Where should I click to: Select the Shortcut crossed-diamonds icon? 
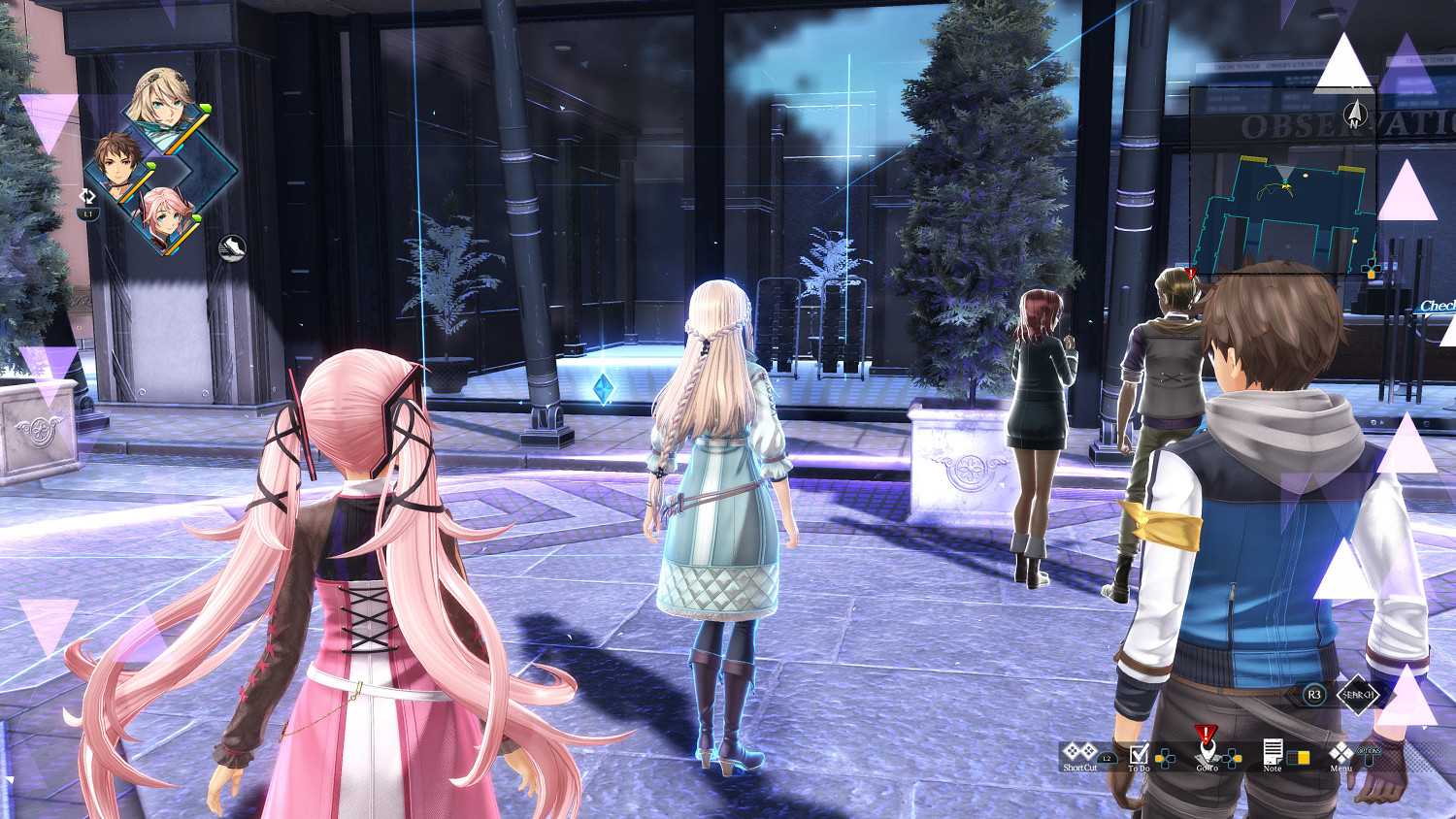(x=1078, y=752)
